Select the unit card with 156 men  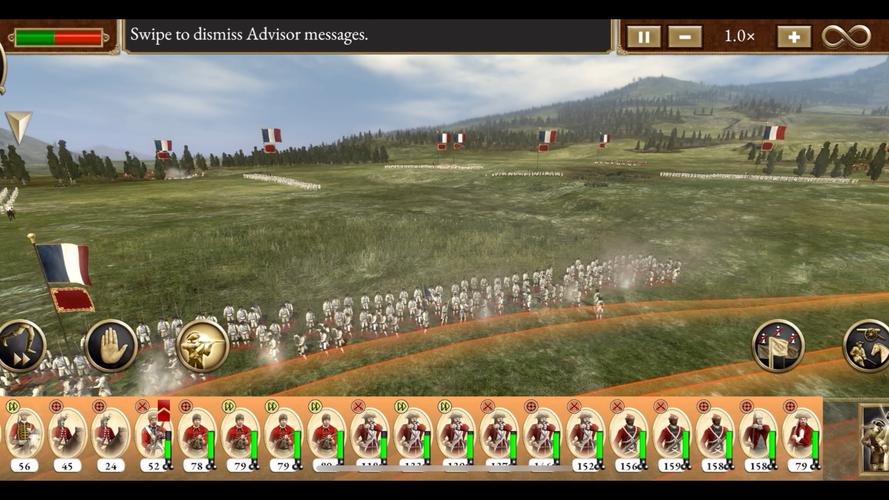(628, 436)
